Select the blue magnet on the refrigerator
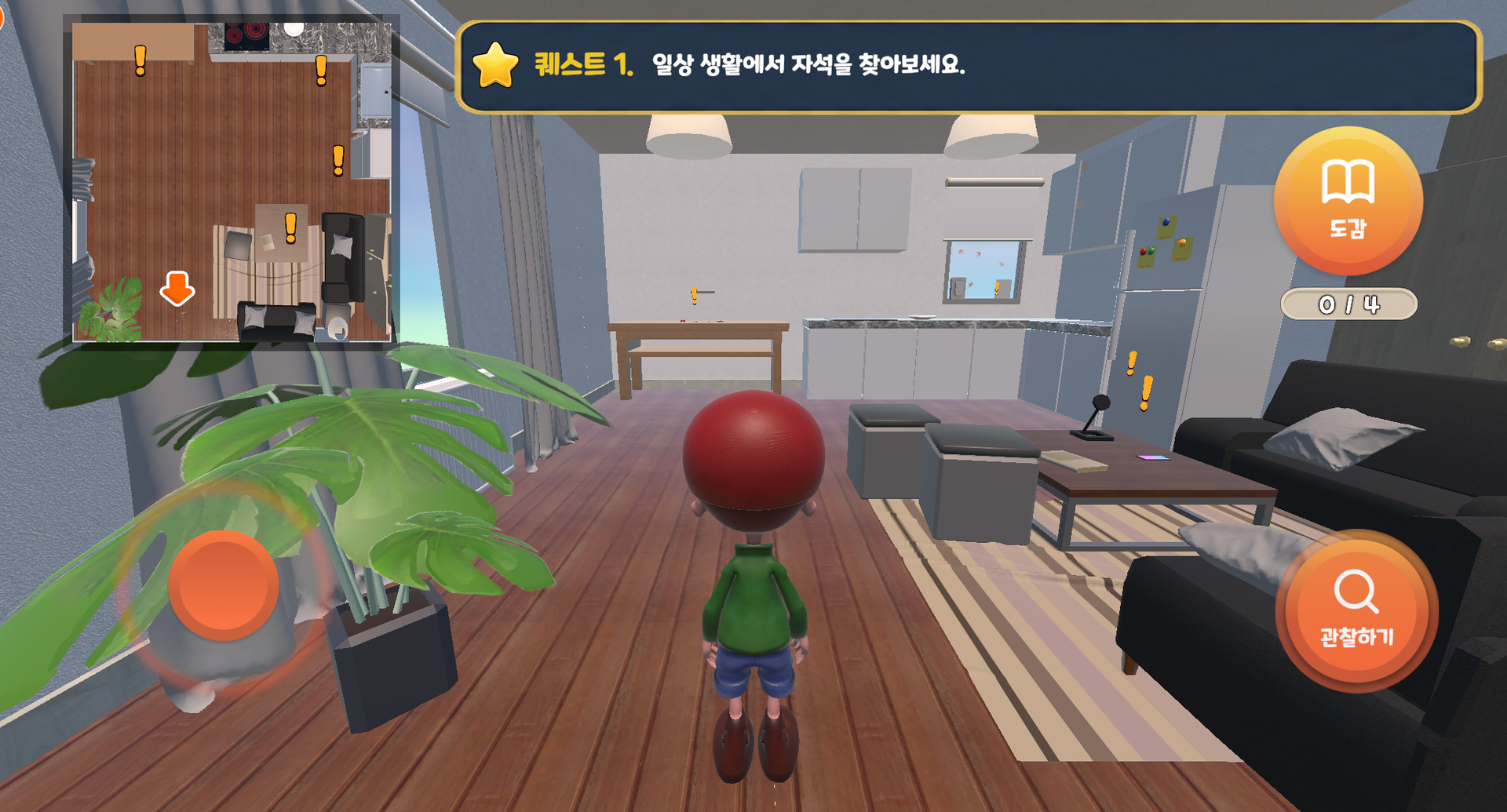Viewport: 1507px width, 812px height. (x=1166, y=222)
